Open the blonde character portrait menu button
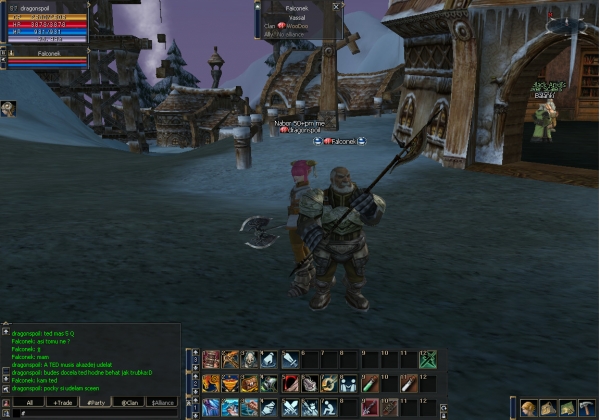The width and height of the screenshot is (600, 420). (x=528, y=407)
